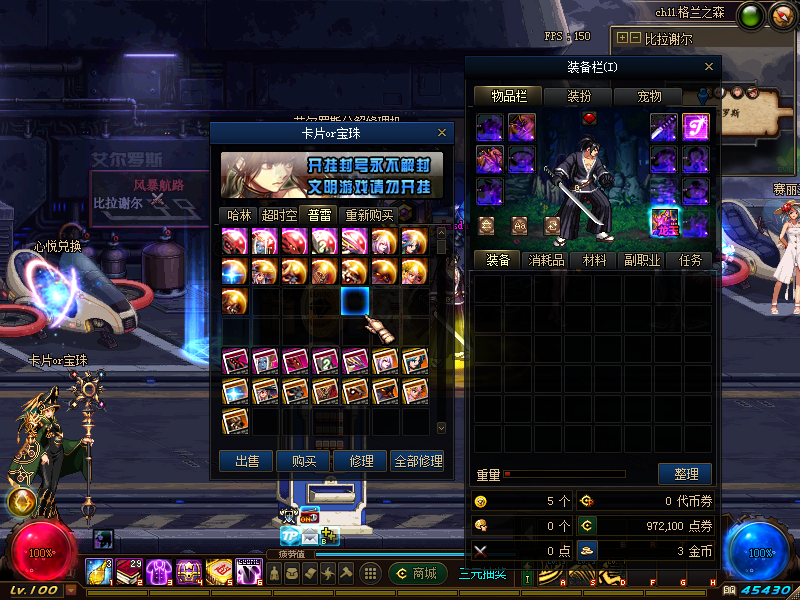Switch to the 宠物 pet tab

click(649, 97)
